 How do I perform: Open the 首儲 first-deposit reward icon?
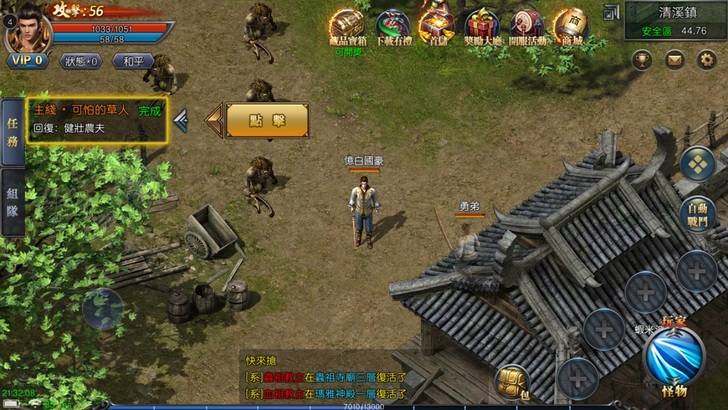[436, 26]
